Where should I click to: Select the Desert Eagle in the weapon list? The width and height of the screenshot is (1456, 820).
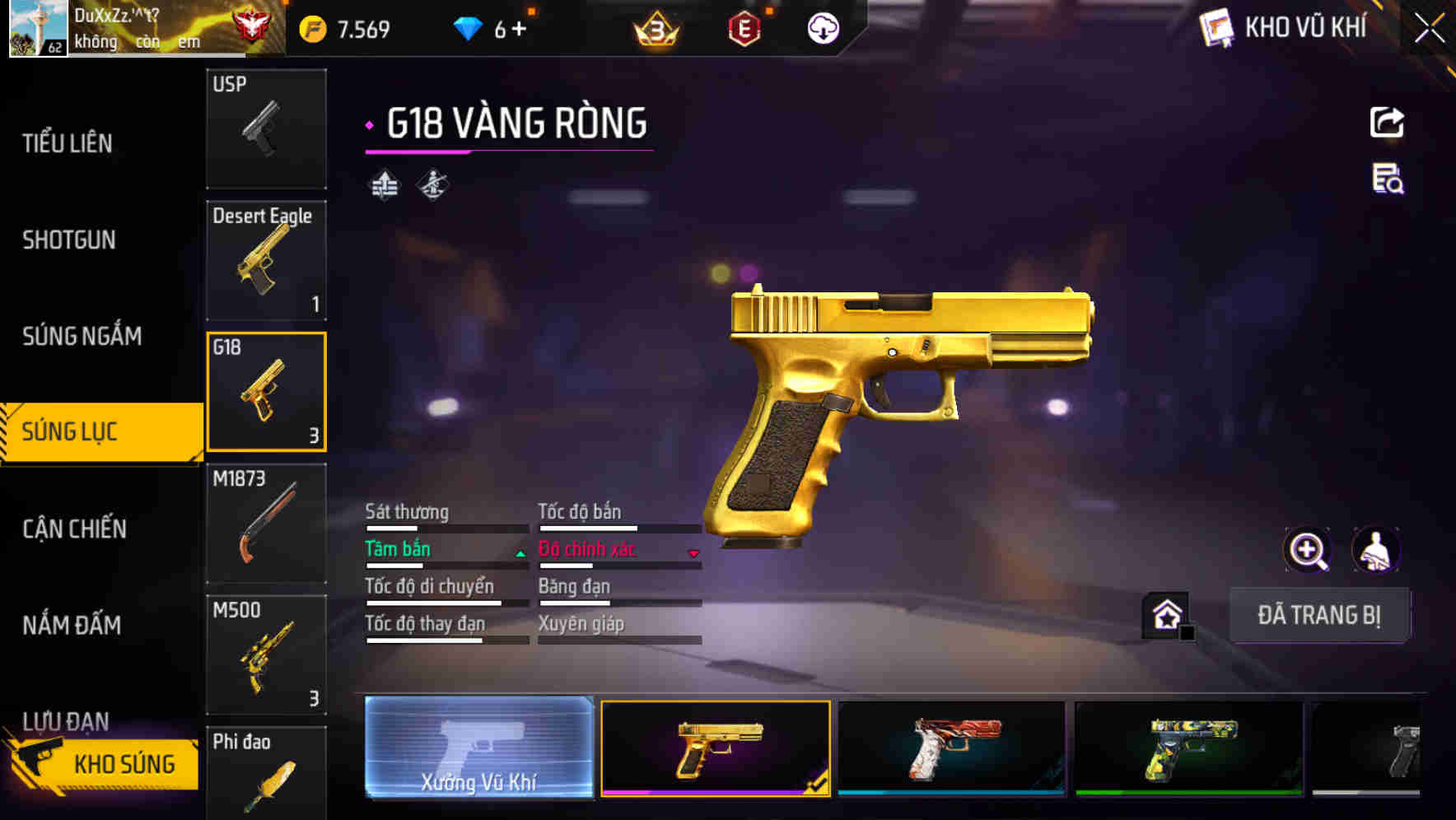click(x=266, y=259)
